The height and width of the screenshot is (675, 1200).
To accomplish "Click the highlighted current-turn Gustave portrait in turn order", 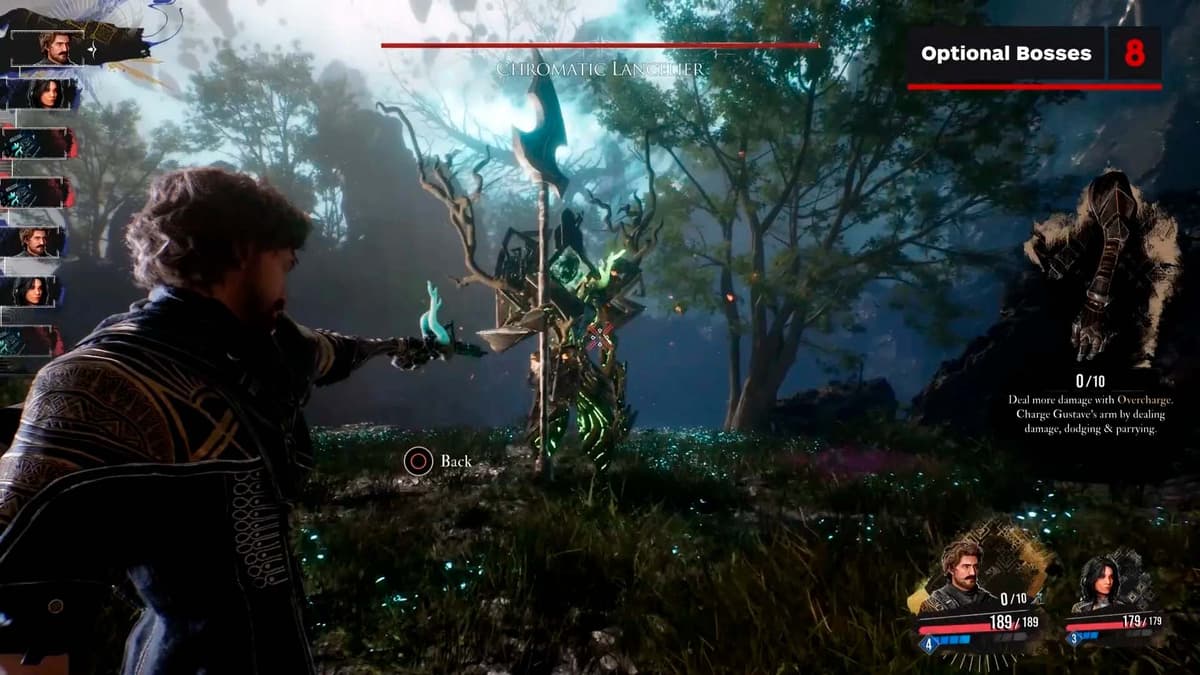I will pos(58,46).
